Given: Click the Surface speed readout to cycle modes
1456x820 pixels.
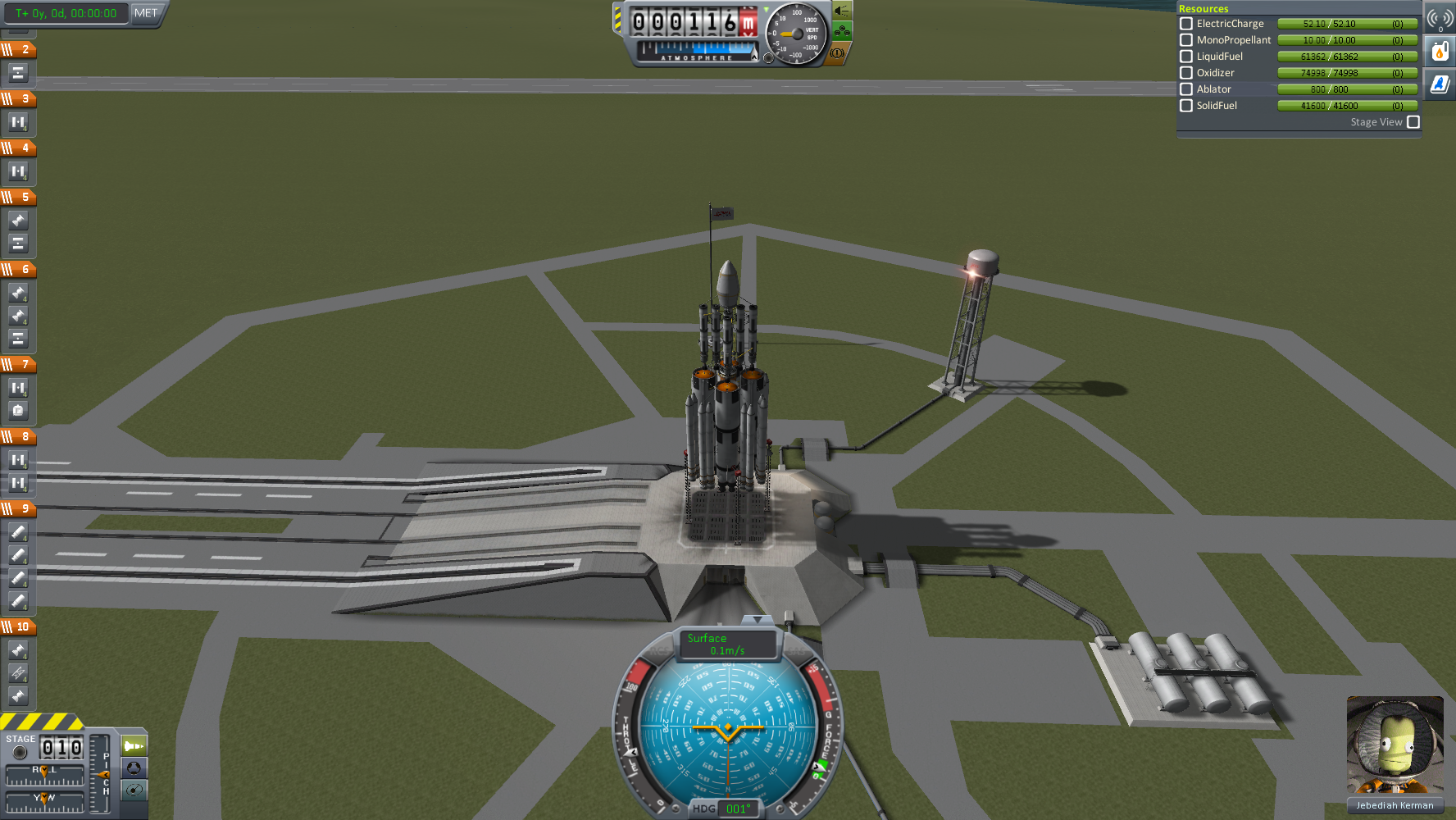Looking at the screenshot, I should (727, 645).
